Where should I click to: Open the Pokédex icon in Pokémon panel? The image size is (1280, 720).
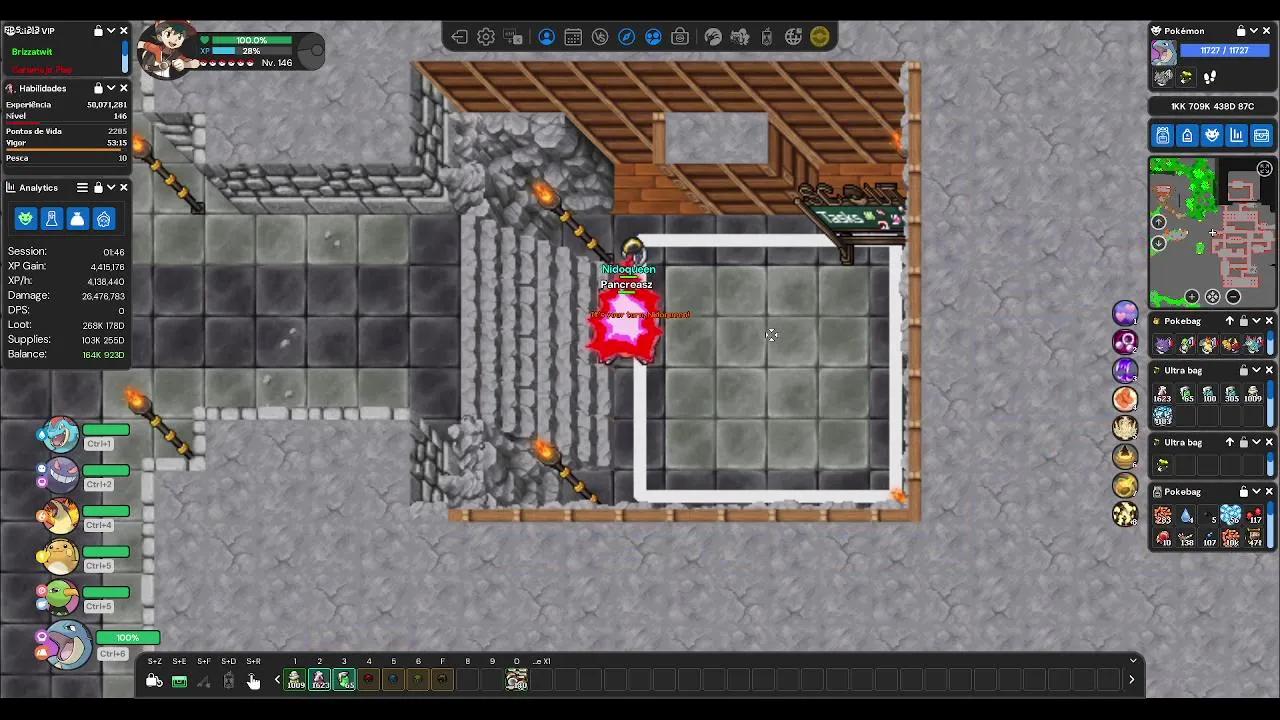1212,135
